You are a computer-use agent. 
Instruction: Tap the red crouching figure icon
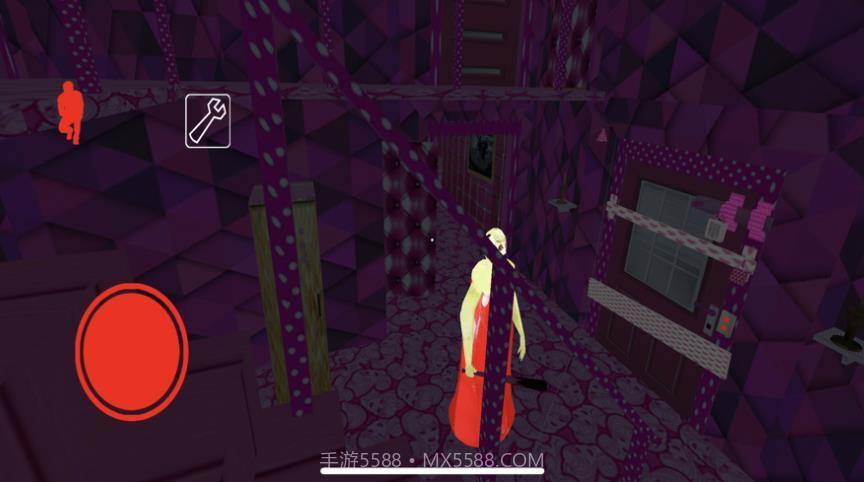[69, 112]
